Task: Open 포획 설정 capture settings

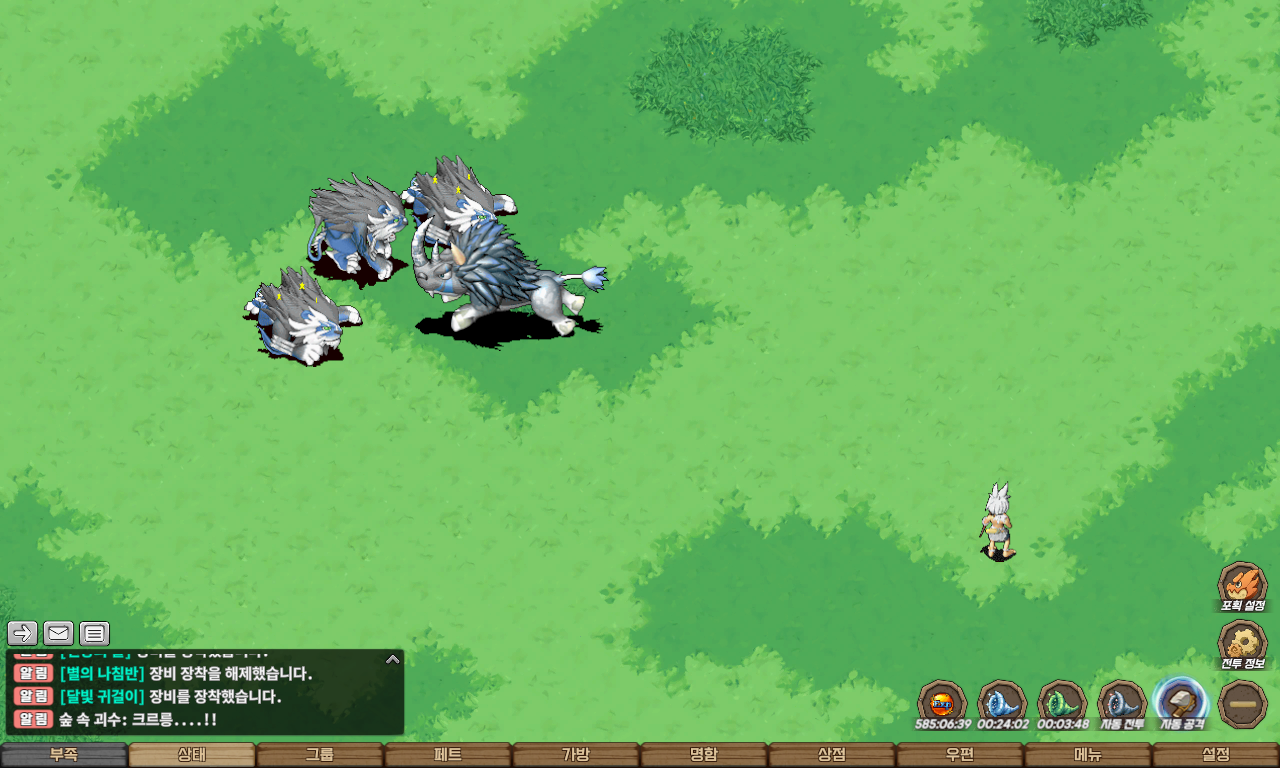Action: 1242,585
